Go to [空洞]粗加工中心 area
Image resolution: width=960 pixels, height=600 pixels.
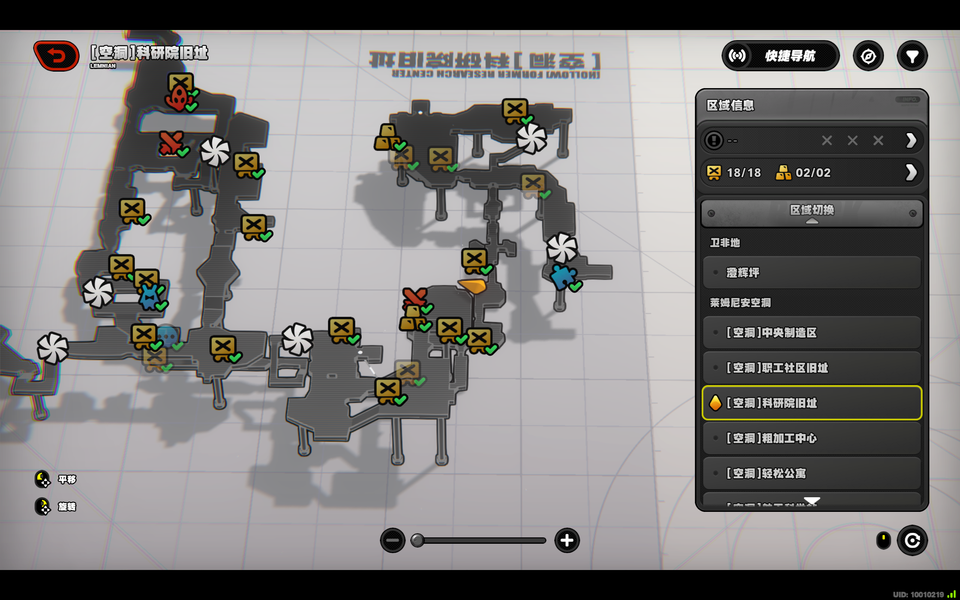[811, 438]
